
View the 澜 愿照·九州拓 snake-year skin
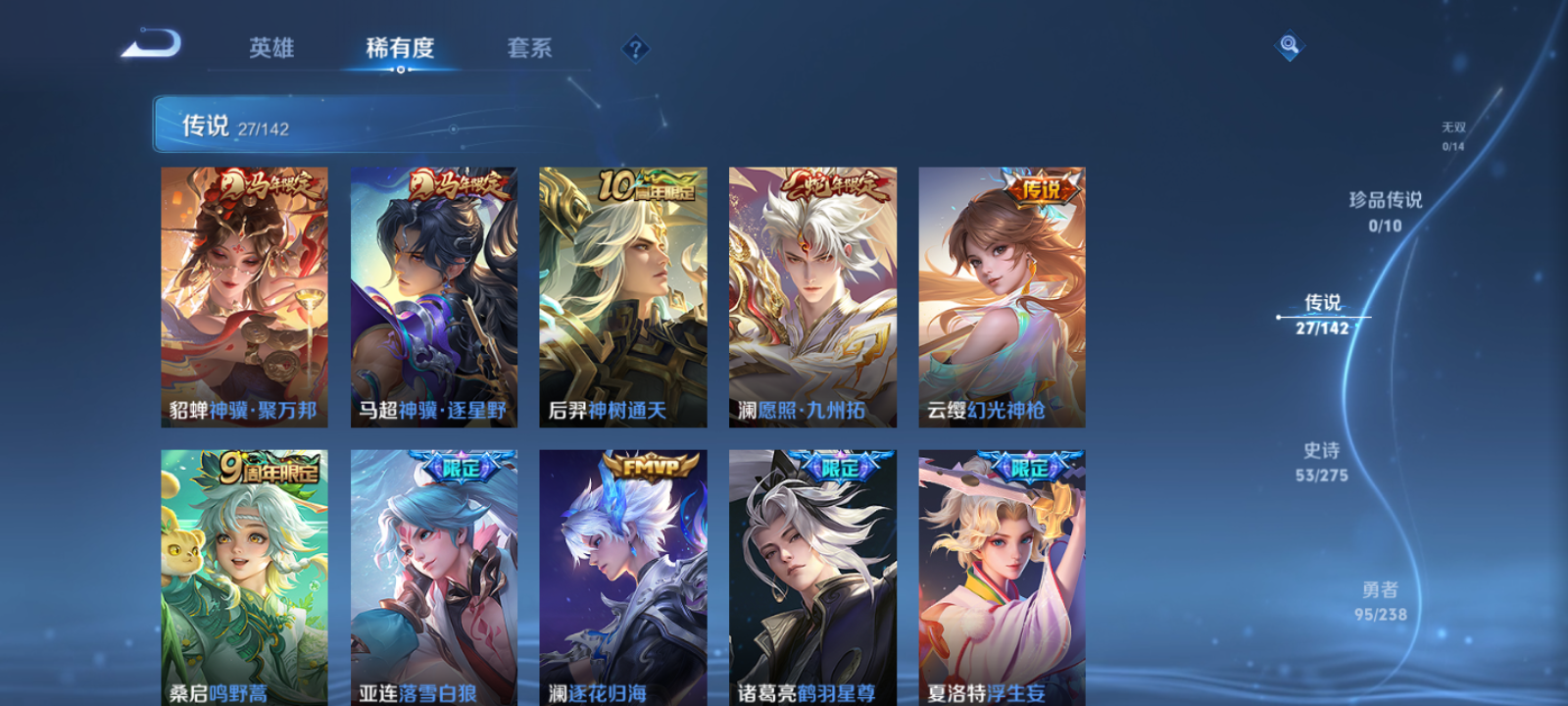click(811, 294)
